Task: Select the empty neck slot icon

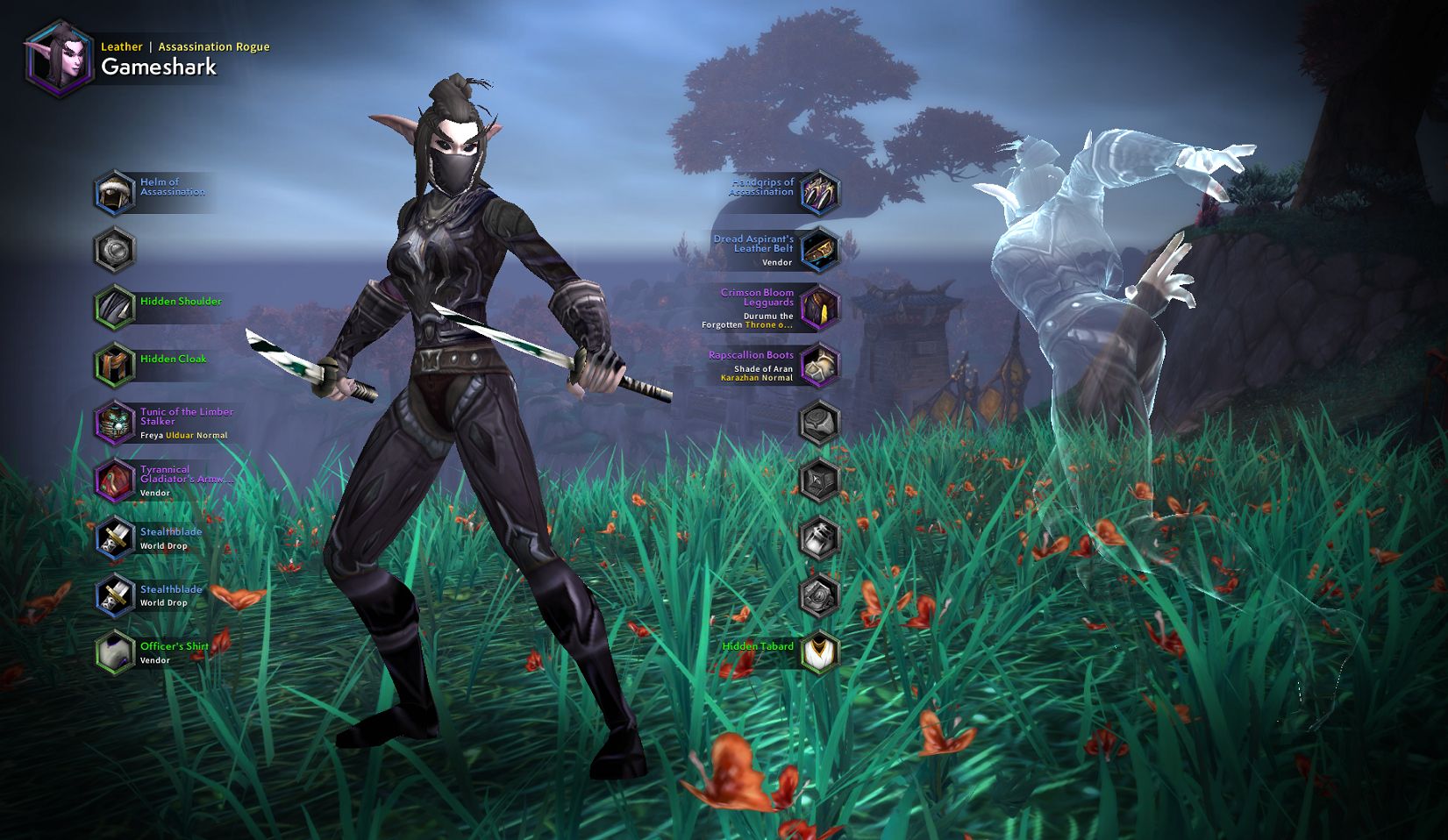Action: click(x=114, y=249)
